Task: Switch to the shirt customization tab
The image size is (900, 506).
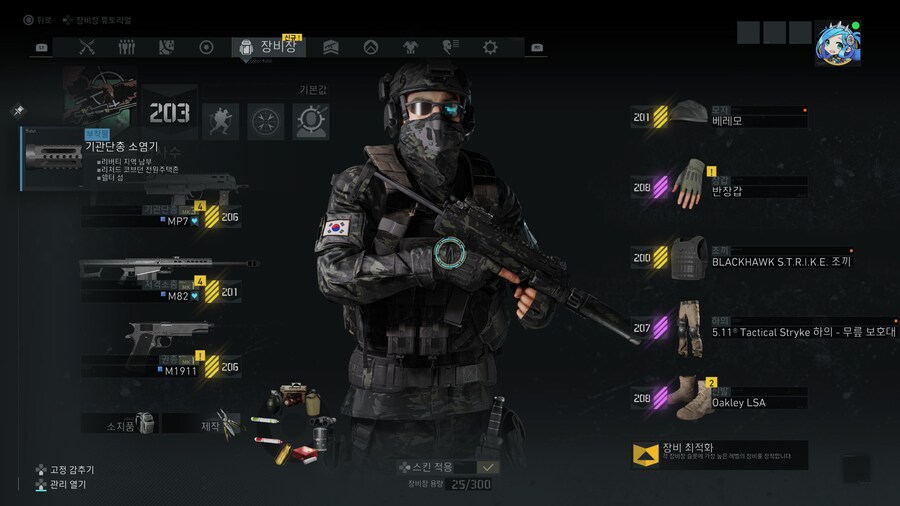Action: [x=410, y=47]
